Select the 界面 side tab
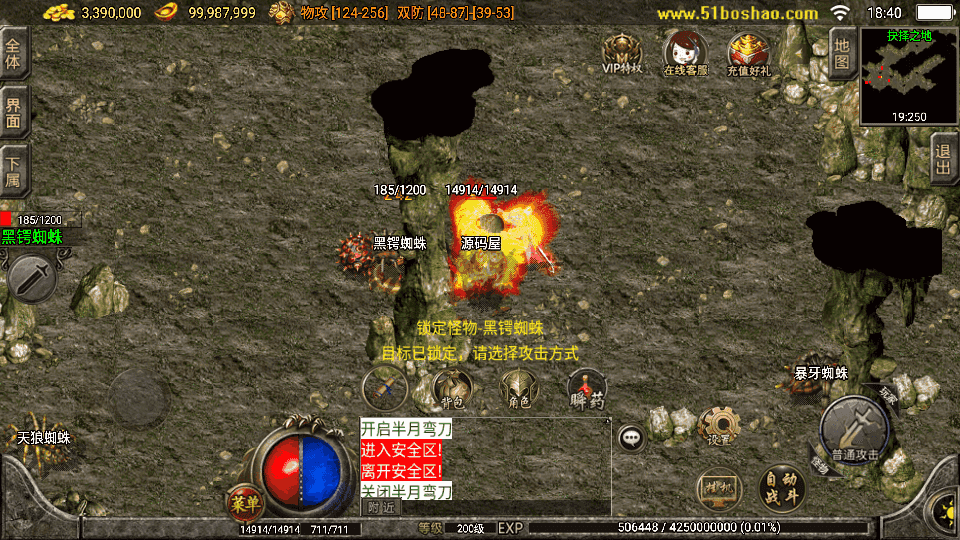This screenshot has height=540, width=960. (14, 112)
